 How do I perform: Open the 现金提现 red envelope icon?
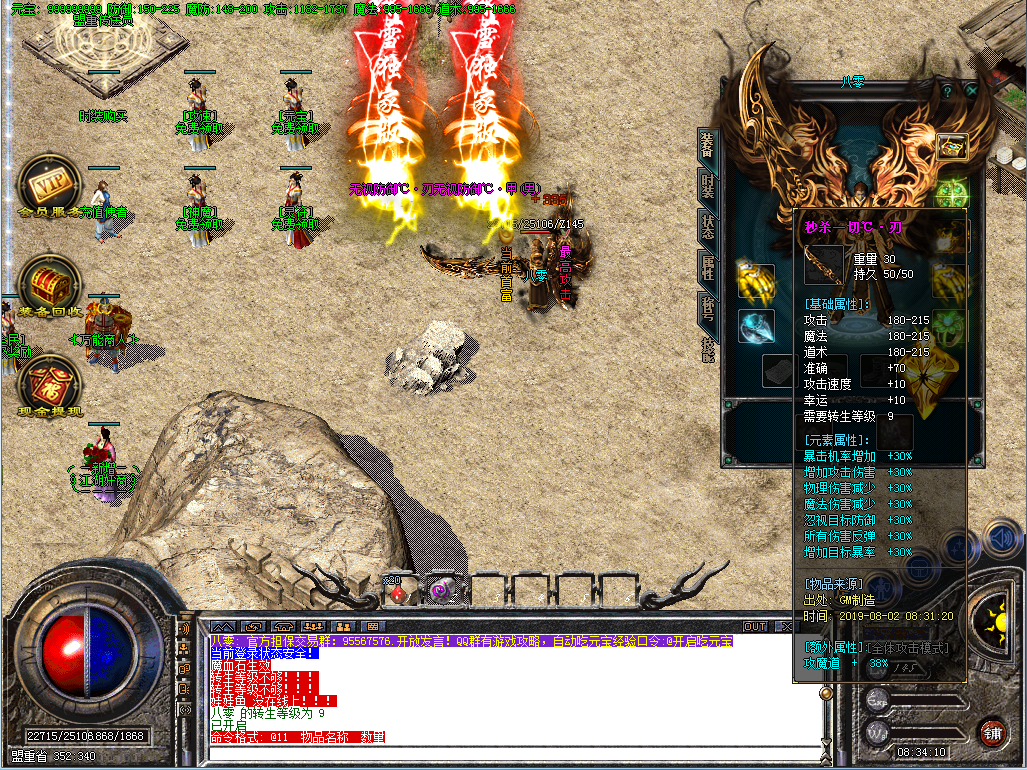pos(46,385)
